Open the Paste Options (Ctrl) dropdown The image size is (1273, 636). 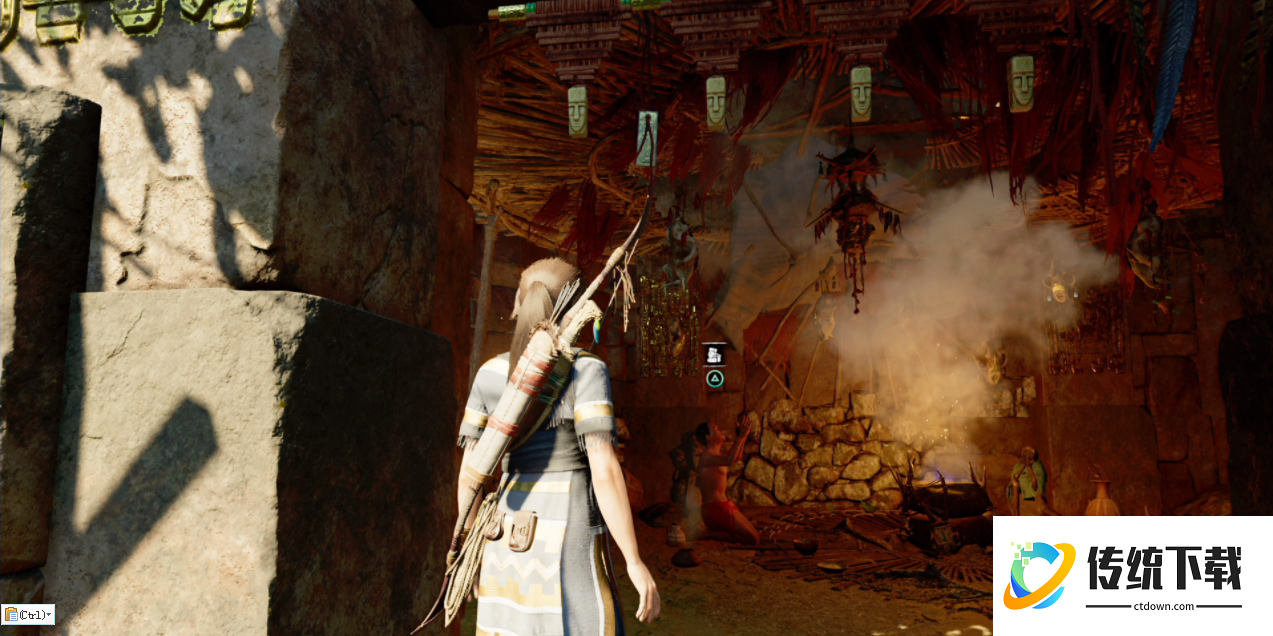click(x=28, y=614)
